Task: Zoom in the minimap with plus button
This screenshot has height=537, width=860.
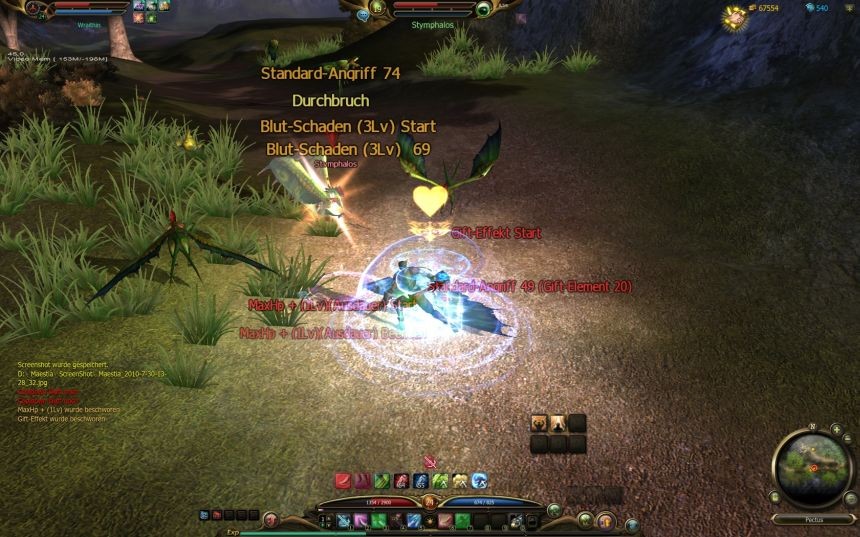Action: (835, 430)
